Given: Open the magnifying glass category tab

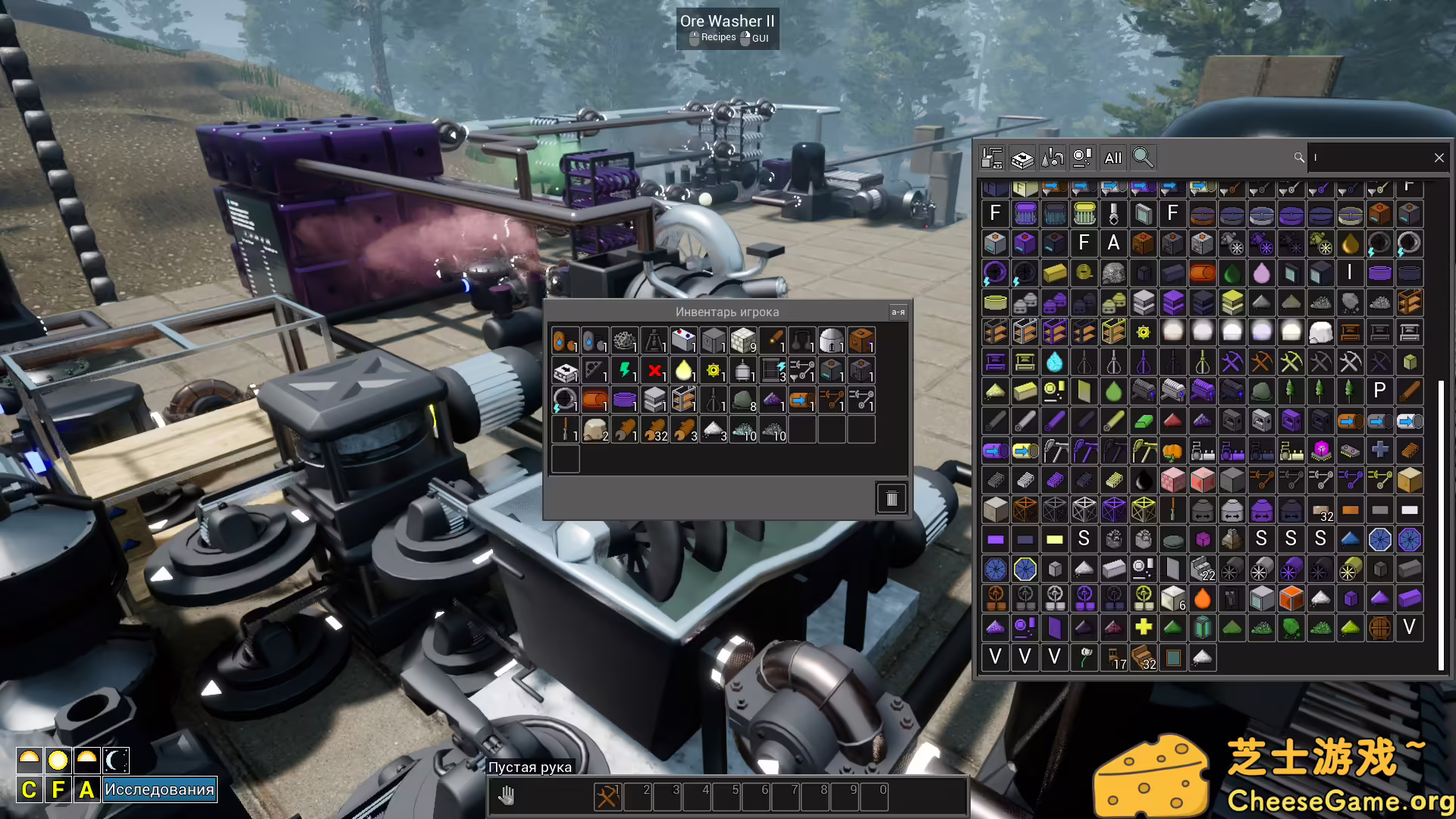Looking at the screenshot, I should click(x=1142, y=158).
